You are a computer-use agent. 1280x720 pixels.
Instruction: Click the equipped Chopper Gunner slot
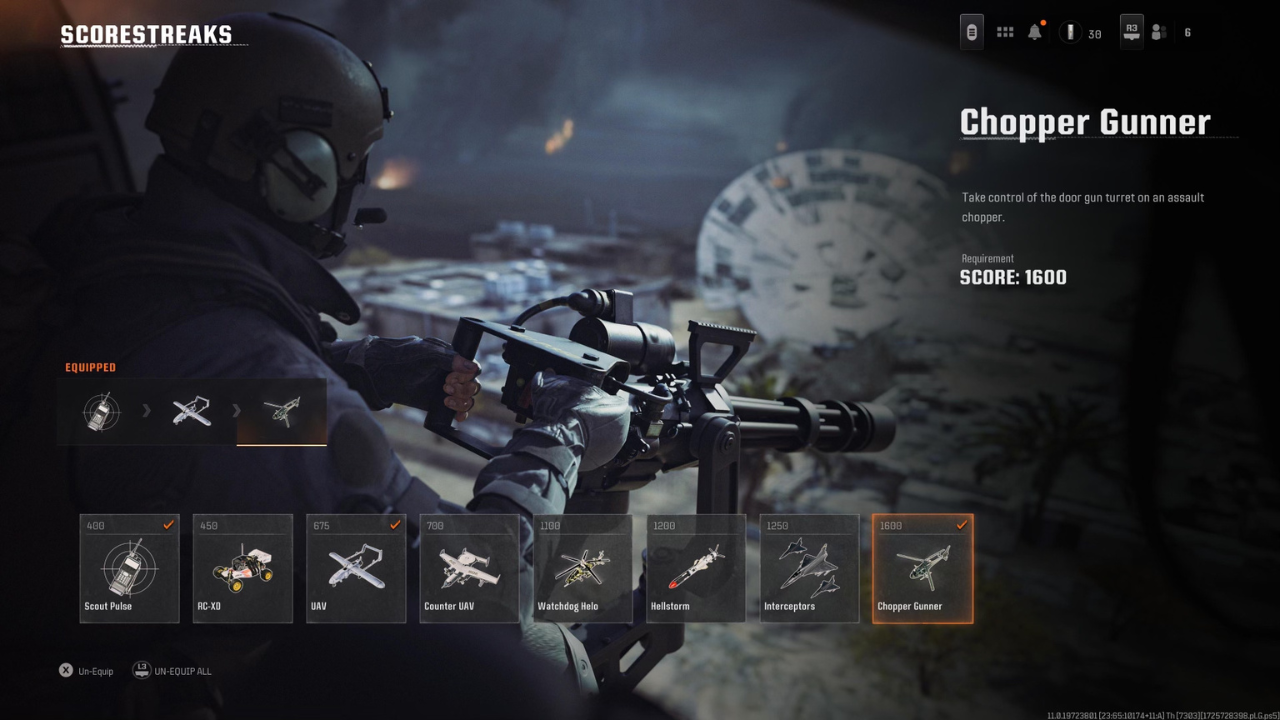tap(281, 411)
